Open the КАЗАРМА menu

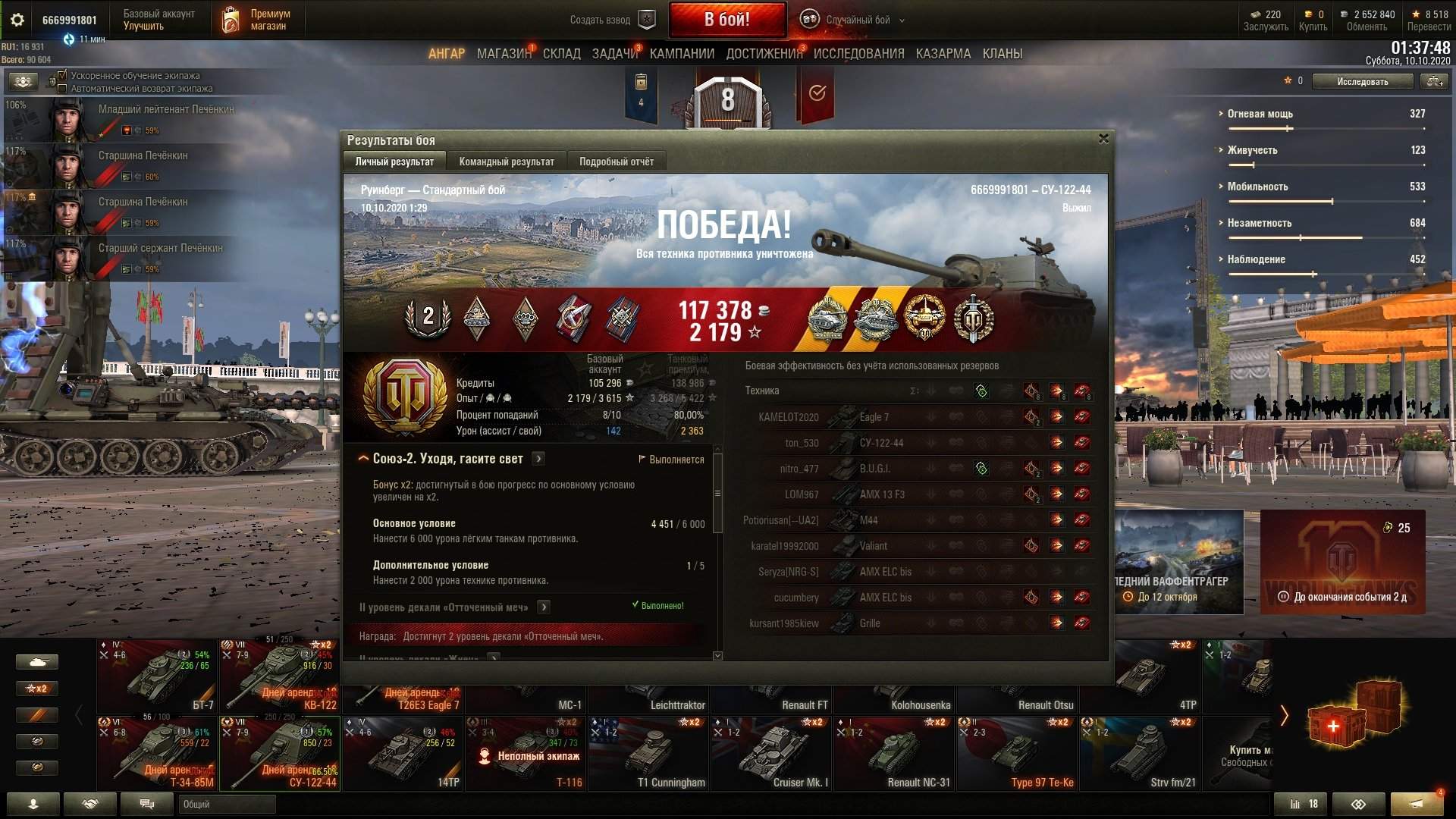click(943, 54)
